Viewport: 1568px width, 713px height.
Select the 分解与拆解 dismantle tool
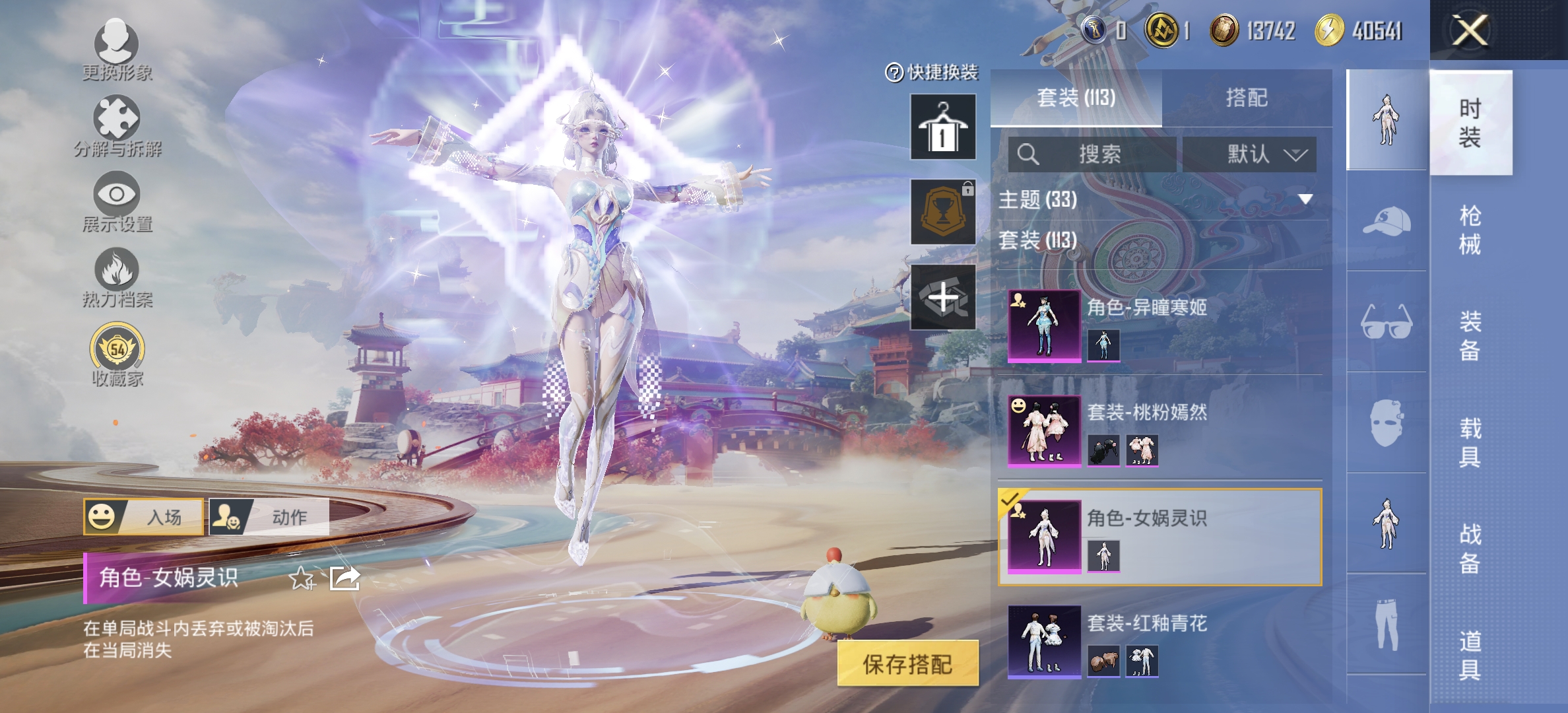coord(115,125)
